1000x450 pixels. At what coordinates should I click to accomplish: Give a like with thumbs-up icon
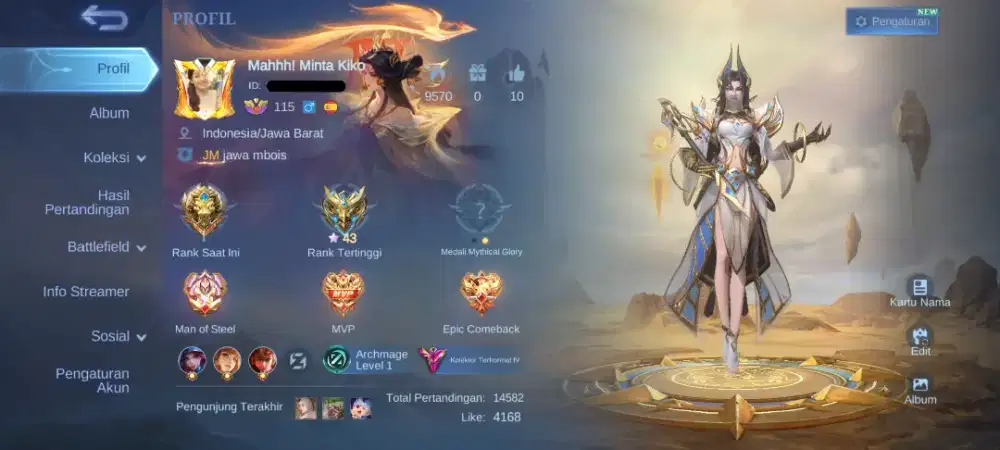pos(516,74)
